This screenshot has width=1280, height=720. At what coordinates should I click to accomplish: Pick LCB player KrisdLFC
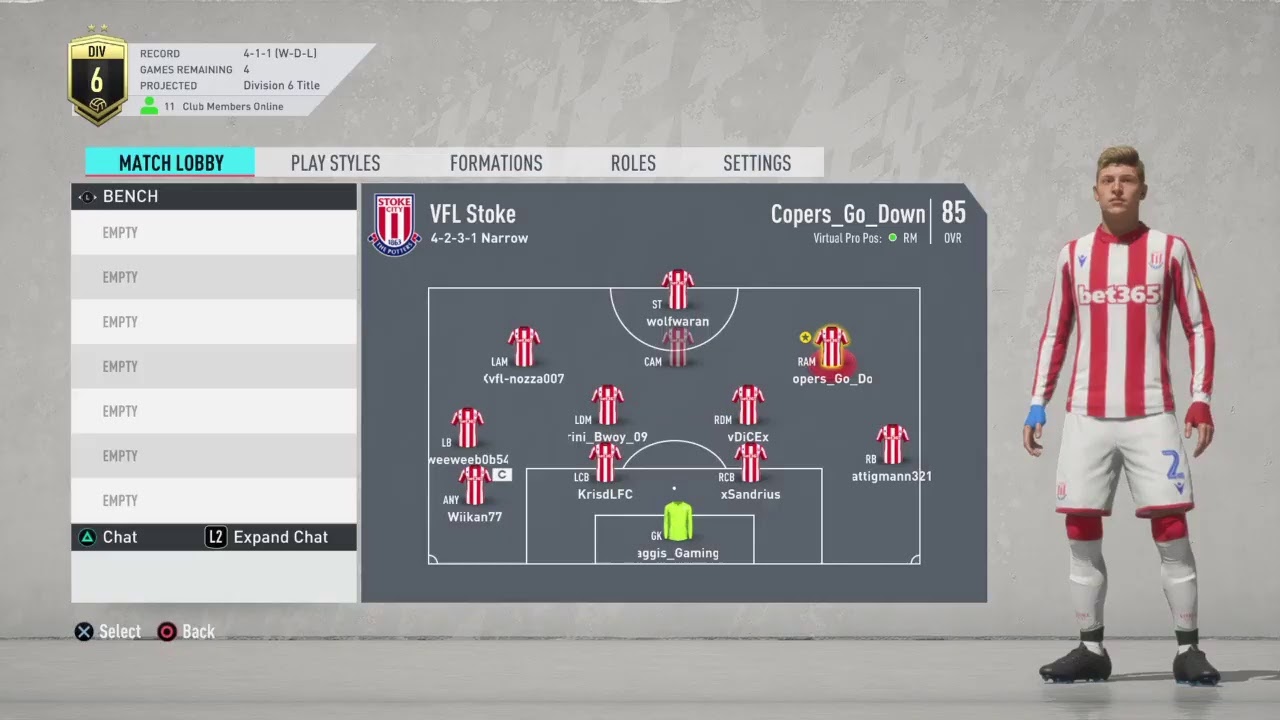click(x=605, y=463)
